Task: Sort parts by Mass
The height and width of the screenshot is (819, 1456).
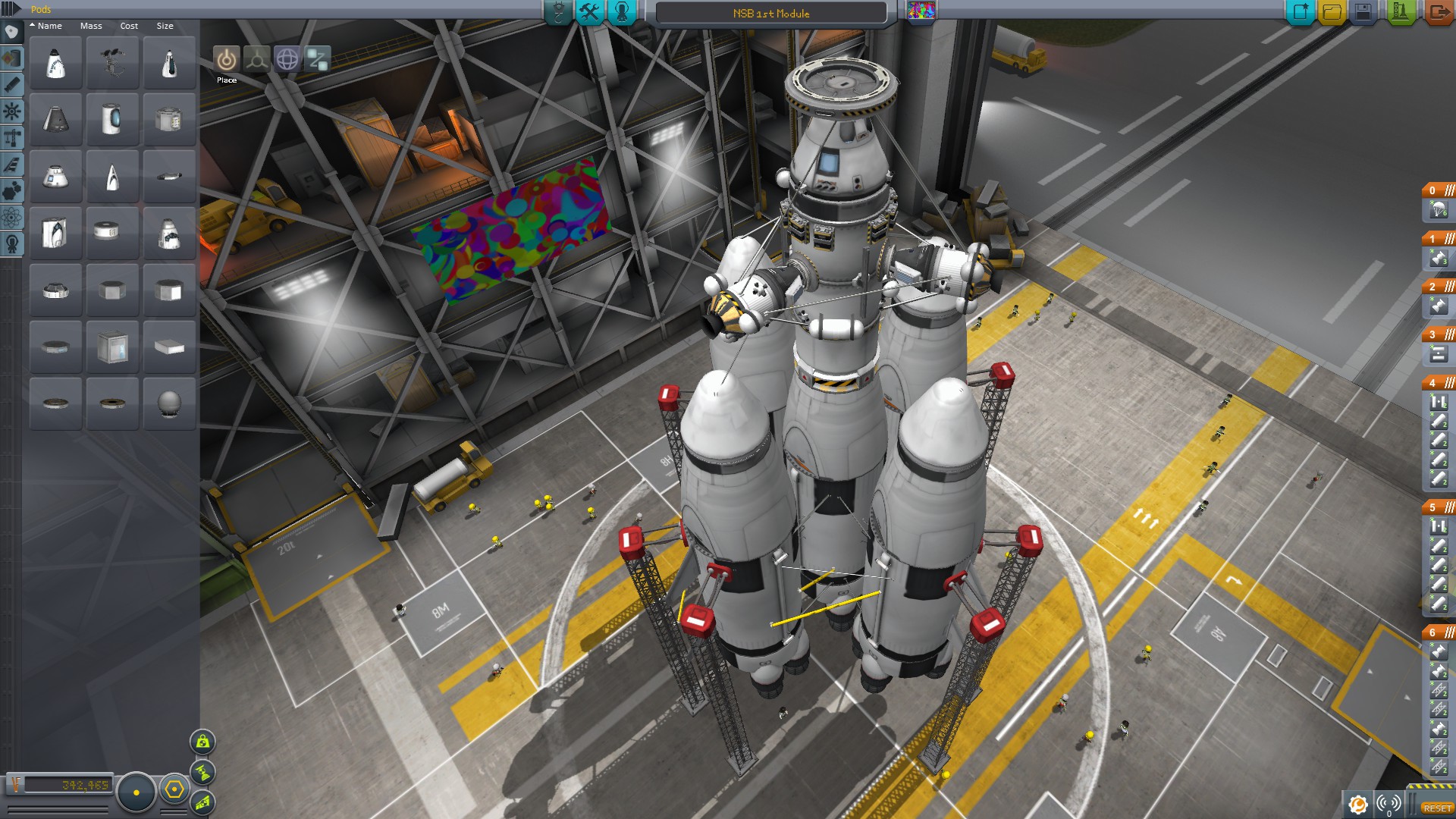Action: tap(91, 26)
